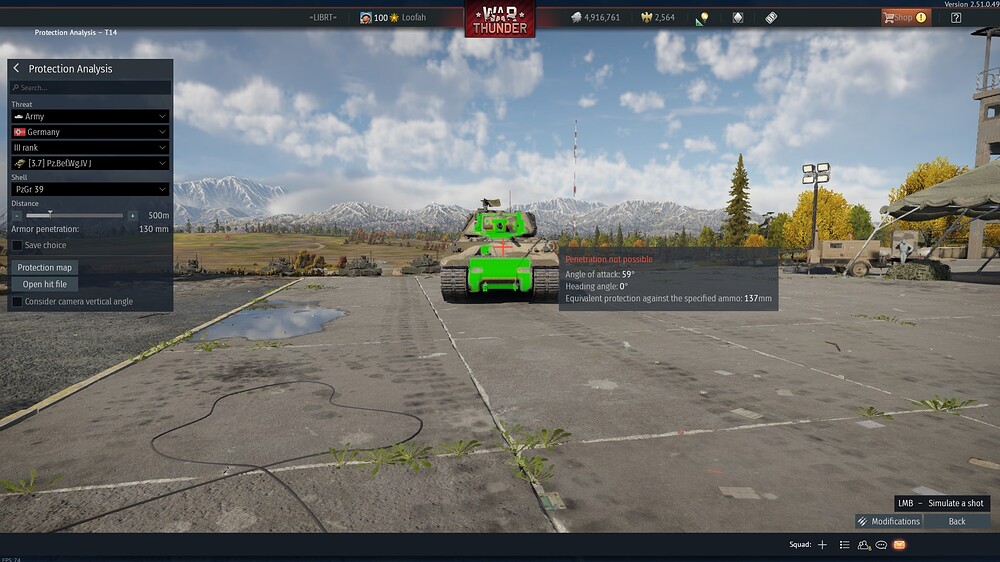The height and width of the screenshot is (562, 1000).
Task: Click the back arrow beside Protection Analysis
Action: 16,69
